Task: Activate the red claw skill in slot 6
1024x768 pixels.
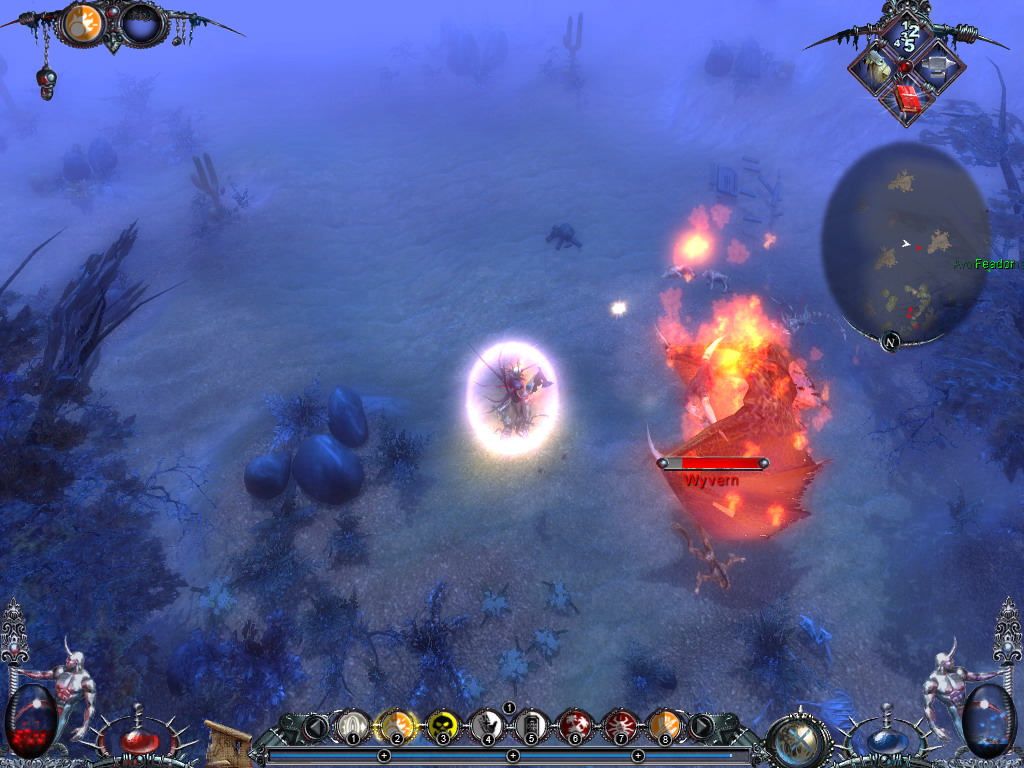Action: point(576,725)
